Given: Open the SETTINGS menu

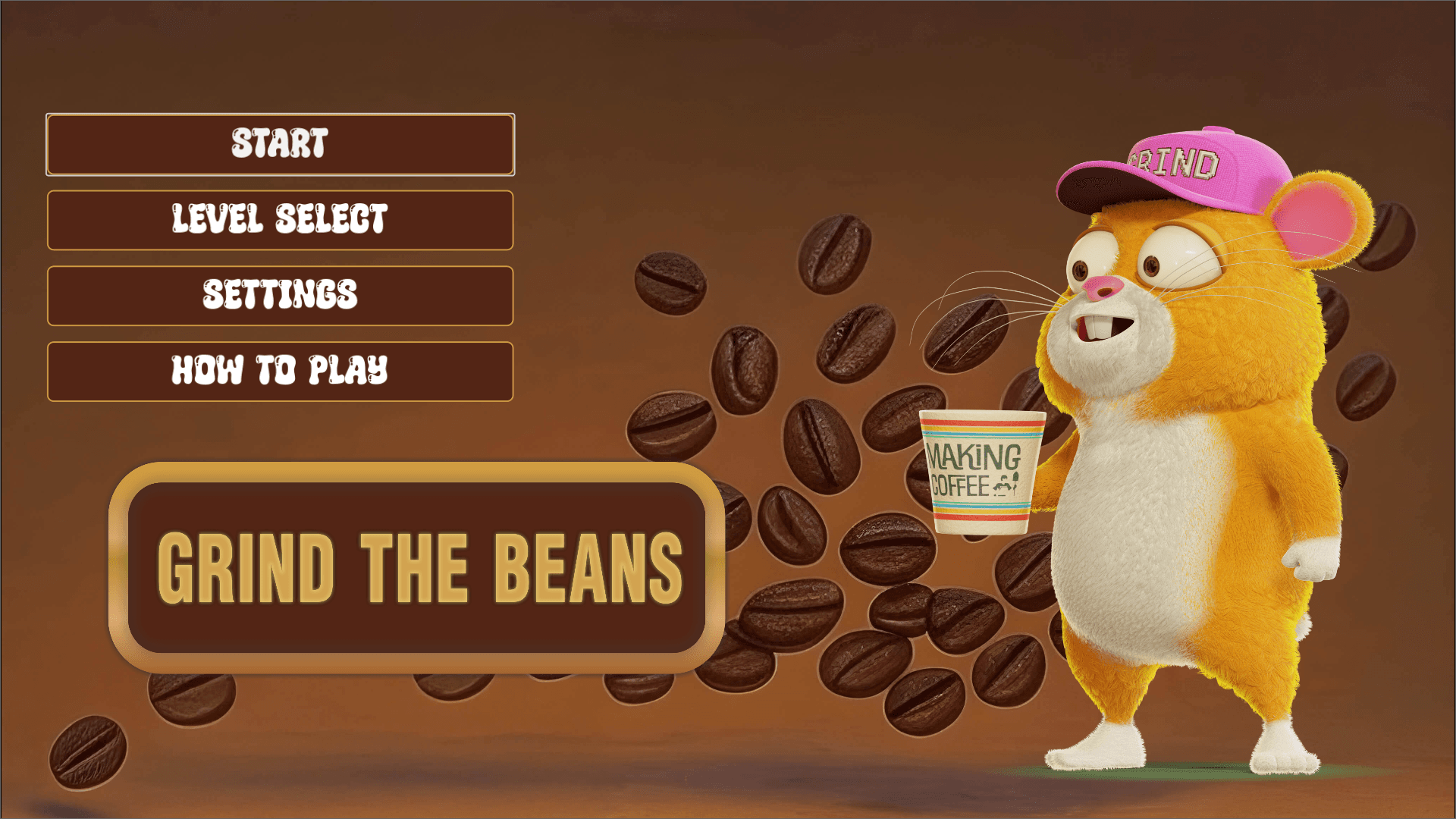Looking at the screenshot, I should point(281,296).
